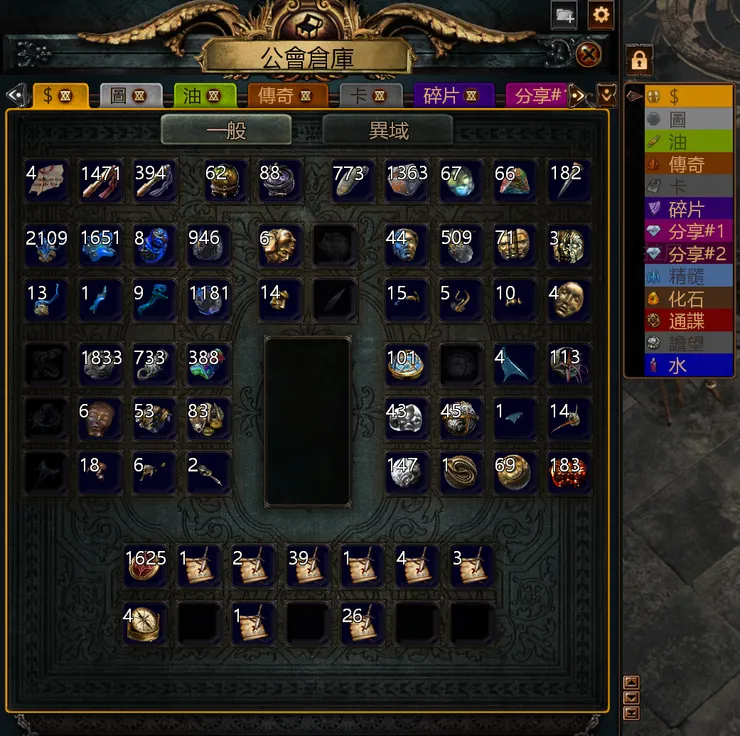This screenshot has width=740, height=736.
Task: Select 通牒 in the stash tab list
Action: 685,321
